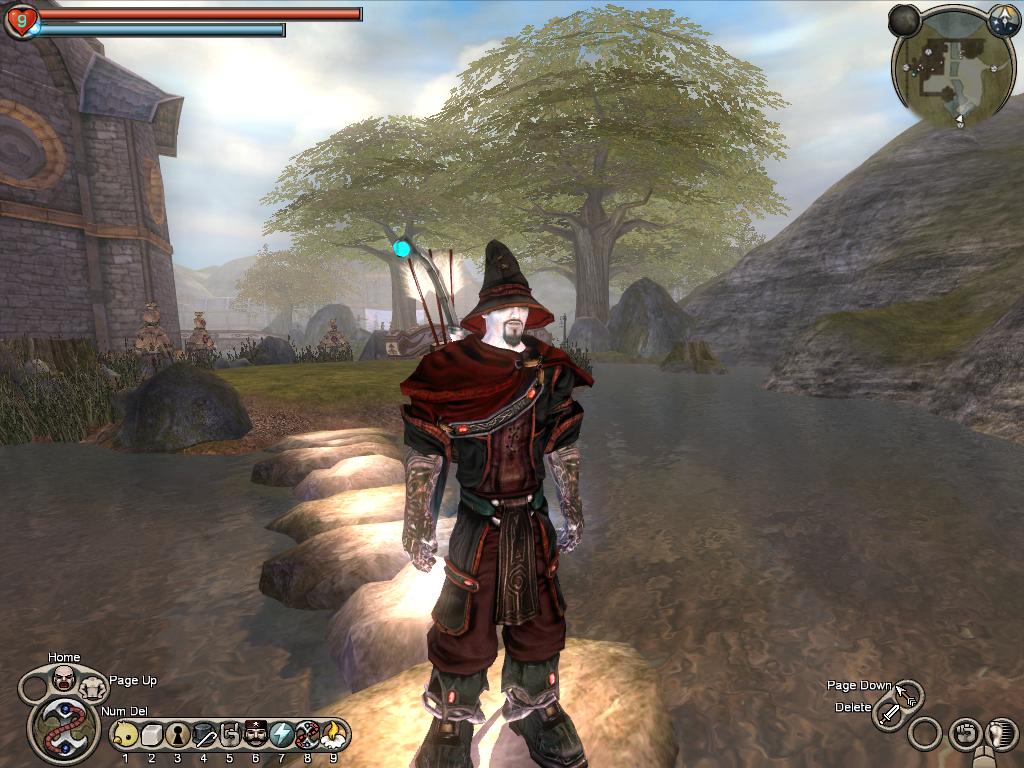Select the yellow chick hotbar slot
Screen dimensions: 1024x768
[x=125, y=736]
